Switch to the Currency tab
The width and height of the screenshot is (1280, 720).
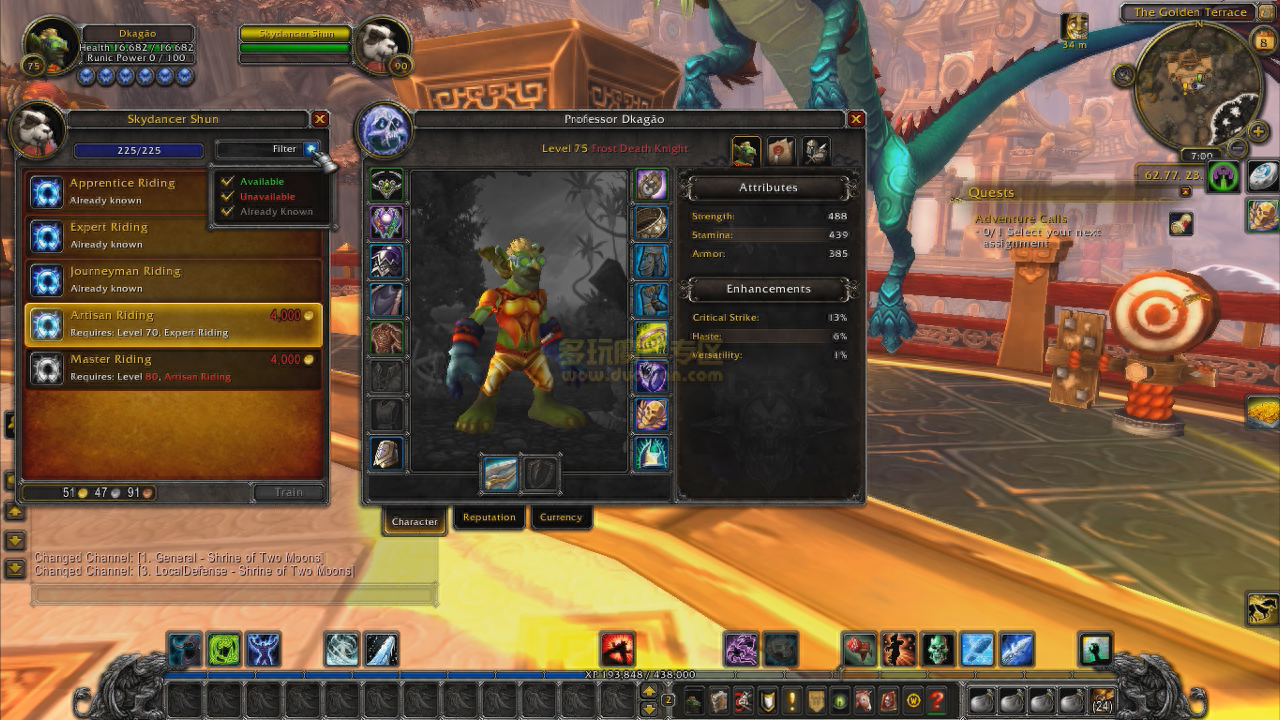561,517
